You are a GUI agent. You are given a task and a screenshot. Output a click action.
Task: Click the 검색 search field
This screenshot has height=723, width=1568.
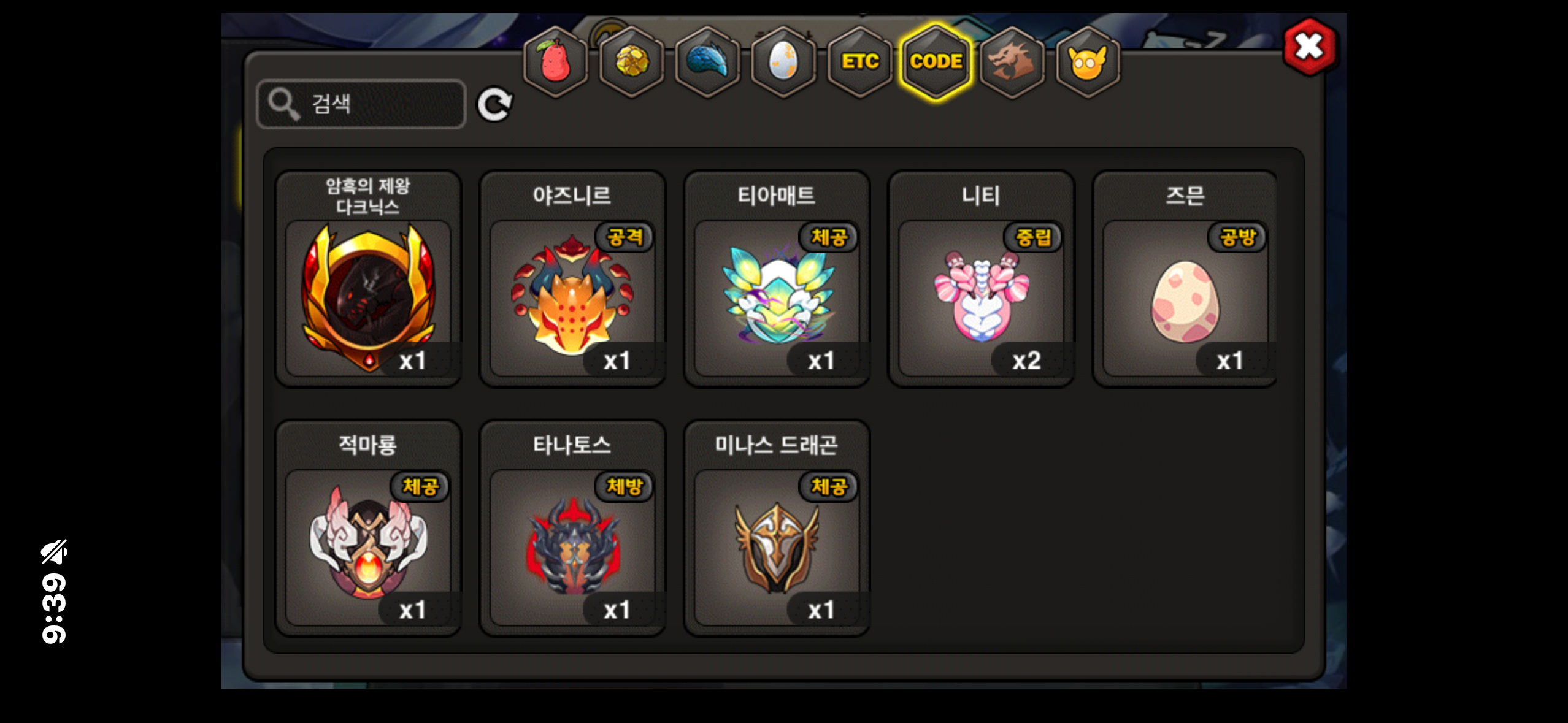click(x=362, y=104)
